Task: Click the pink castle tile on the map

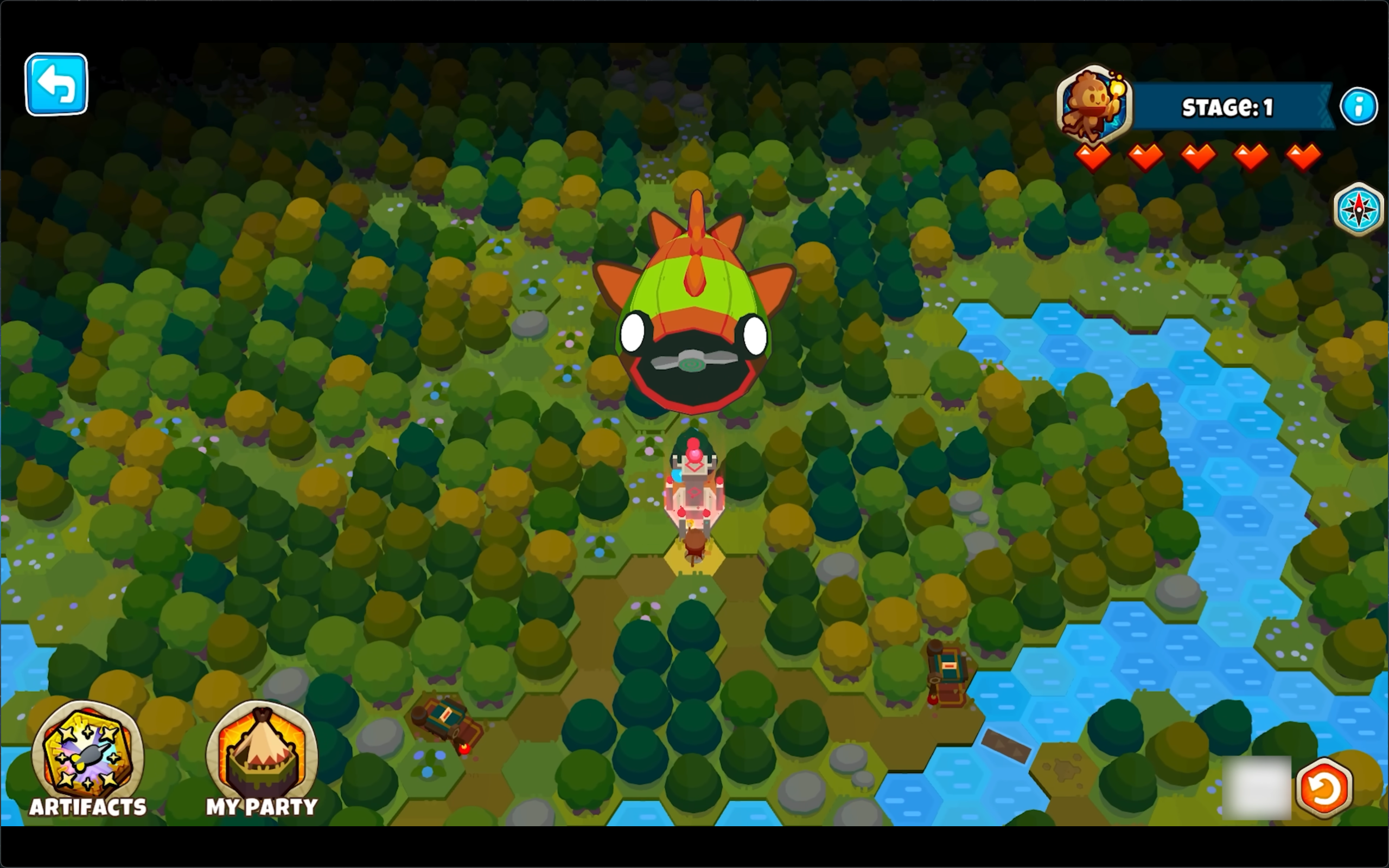Action: [x=694, y=494]
